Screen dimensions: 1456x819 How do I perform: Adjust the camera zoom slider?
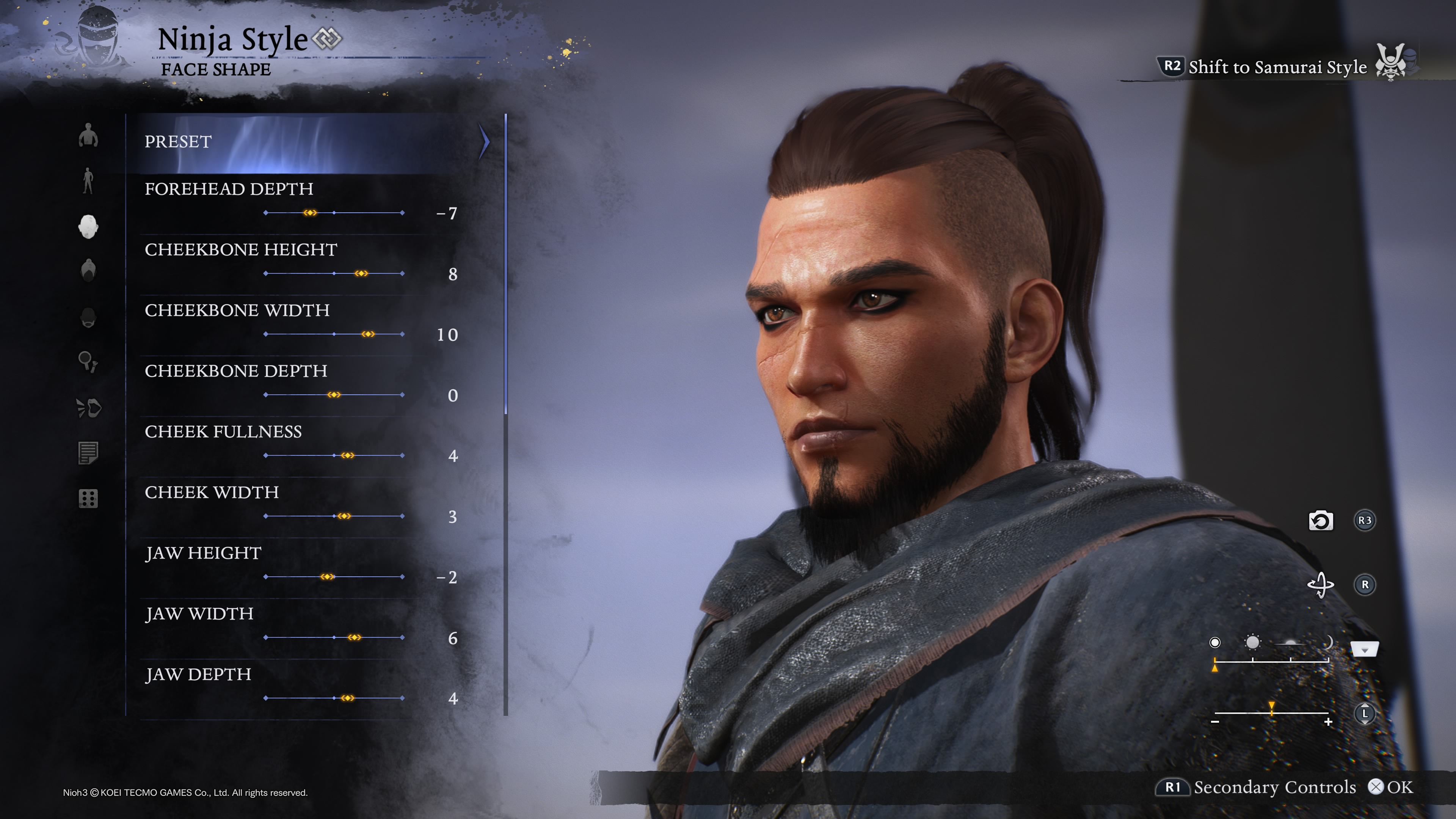point(1271,713)
